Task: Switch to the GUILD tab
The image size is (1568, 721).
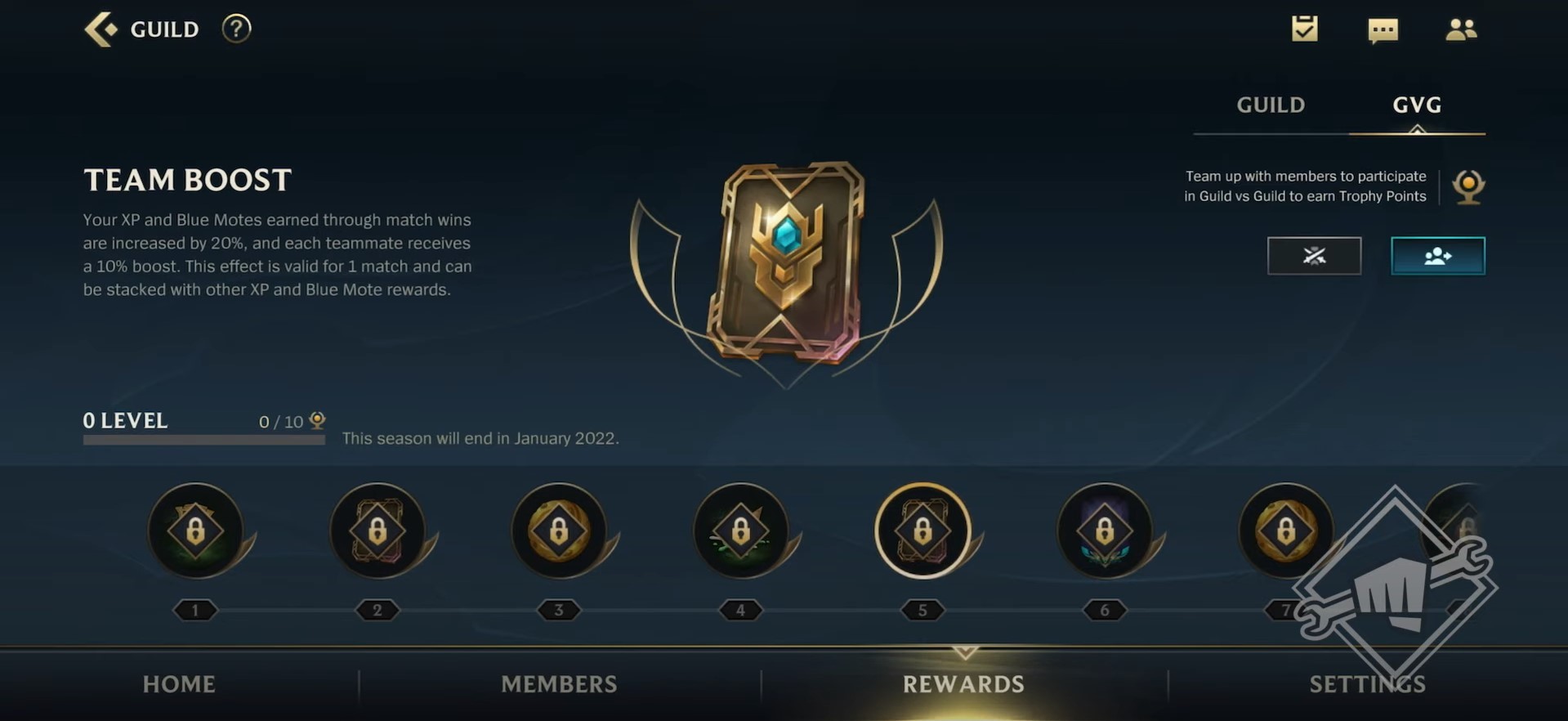Action: pos(1269,105)
